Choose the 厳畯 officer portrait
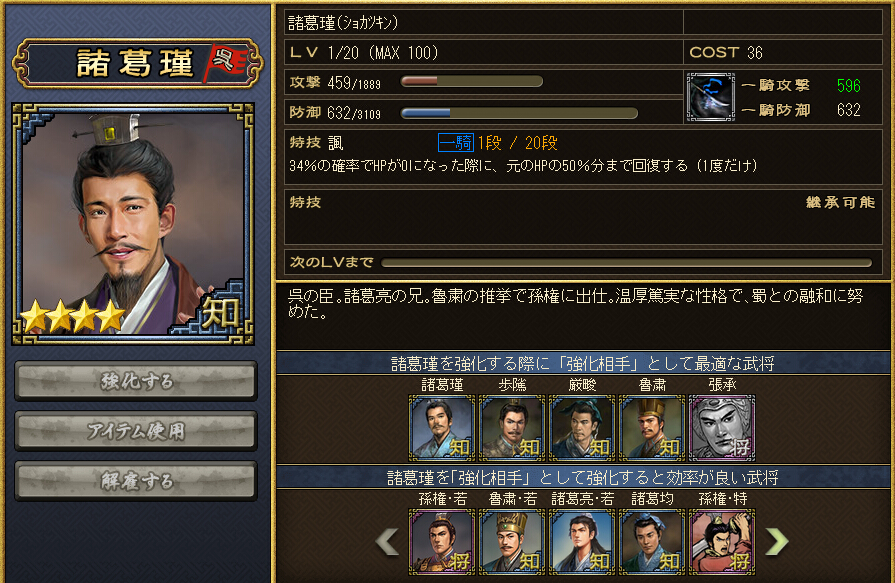Image resolution: width=895 pixels, height=583 pixels. pyautogui.click(x=581, y=427)
